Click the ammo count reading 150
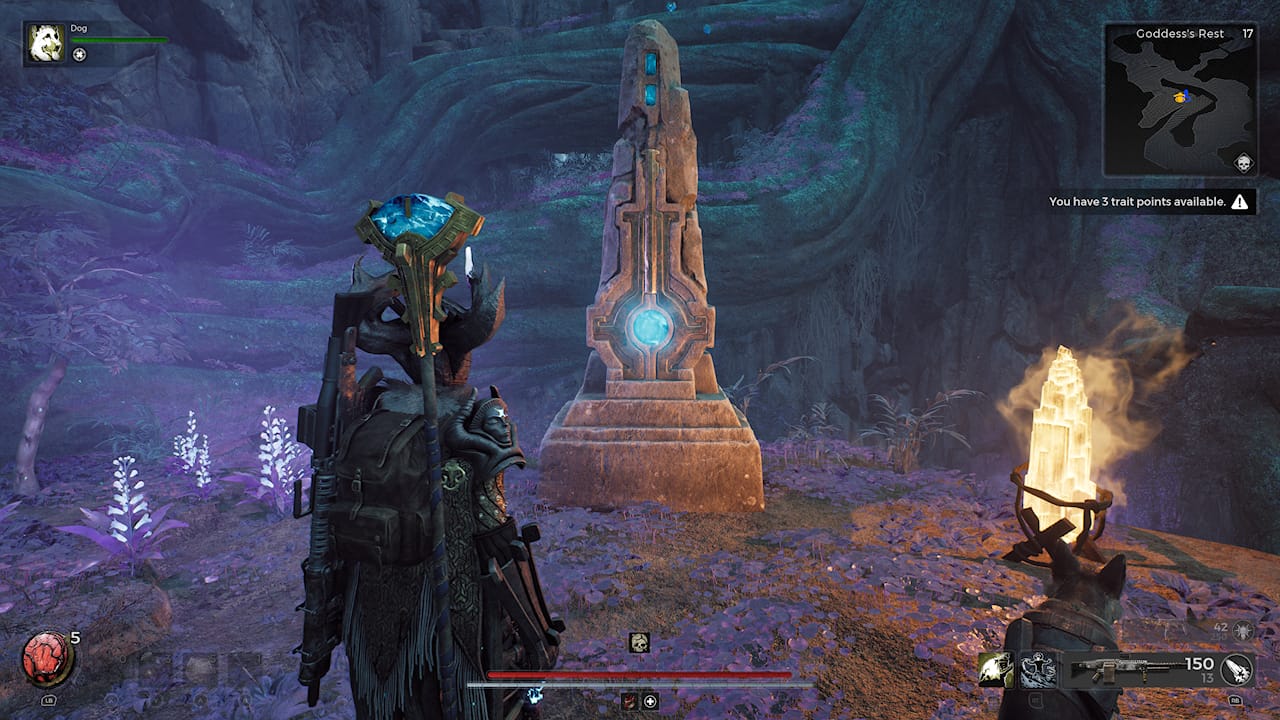The image size is (1280, 720). [1199, 665]
